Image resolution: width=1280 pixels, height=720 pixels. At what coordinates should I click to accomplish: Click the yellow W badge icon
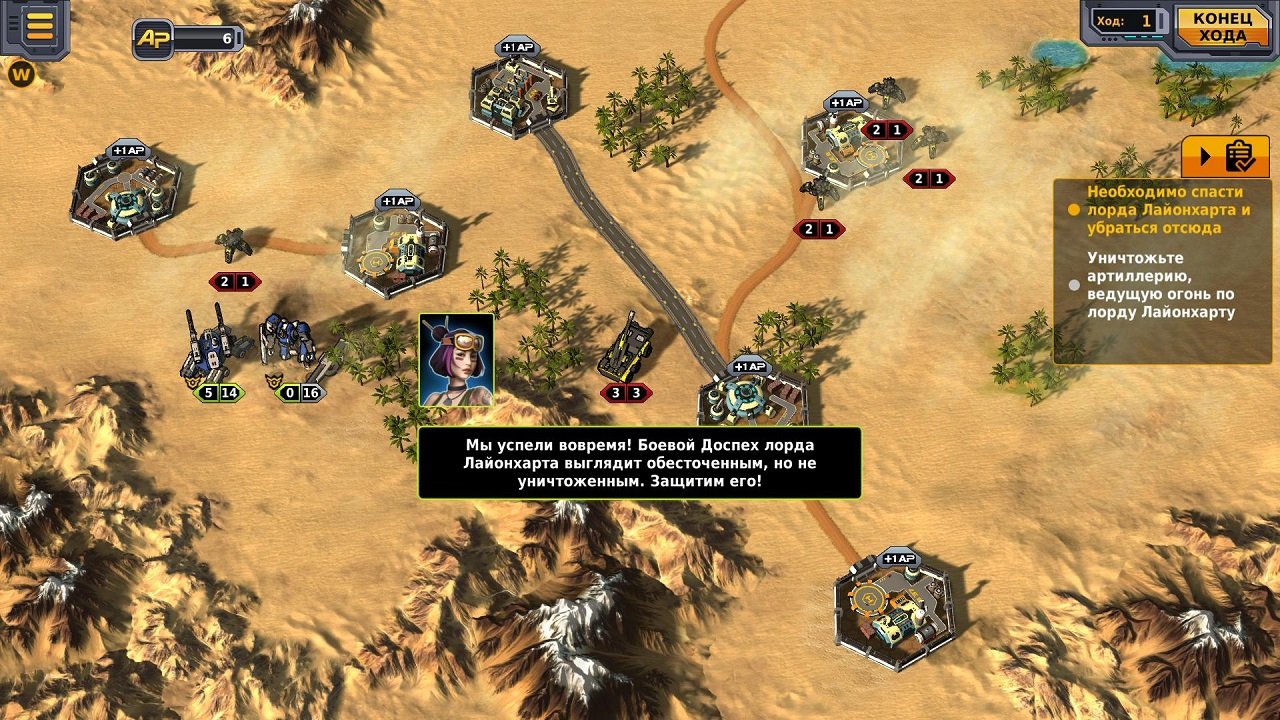pyautogui.click(x=21, y=73)
